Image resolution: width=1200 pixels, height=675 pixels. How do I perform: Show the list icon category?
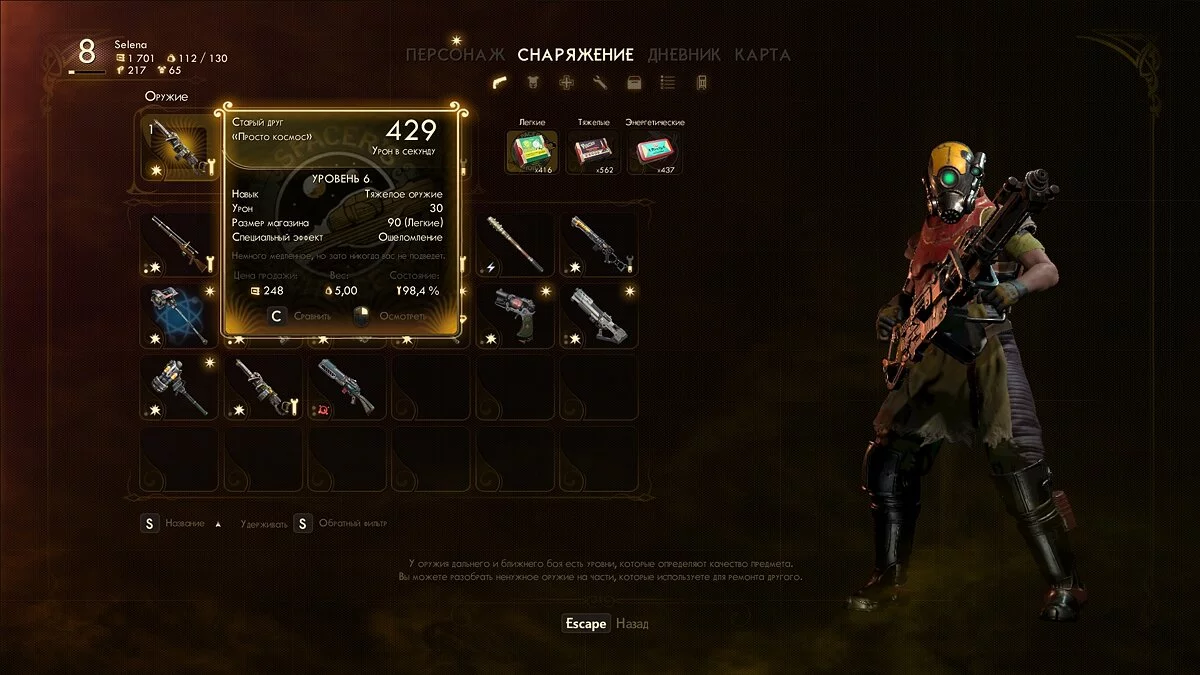(668, 83)
